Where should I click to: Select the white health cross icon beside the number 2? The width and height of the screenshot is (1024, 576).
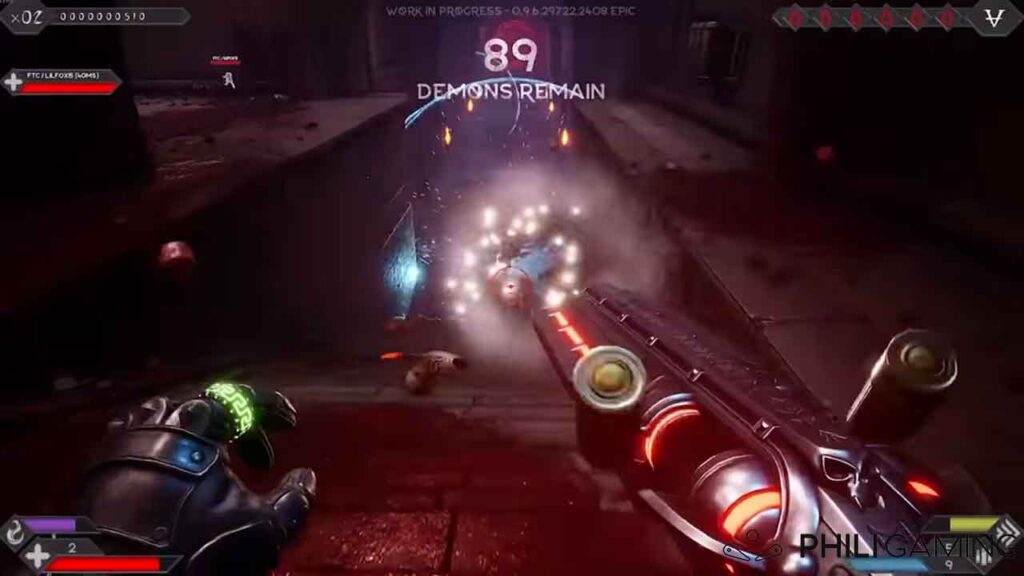point(37,556)
